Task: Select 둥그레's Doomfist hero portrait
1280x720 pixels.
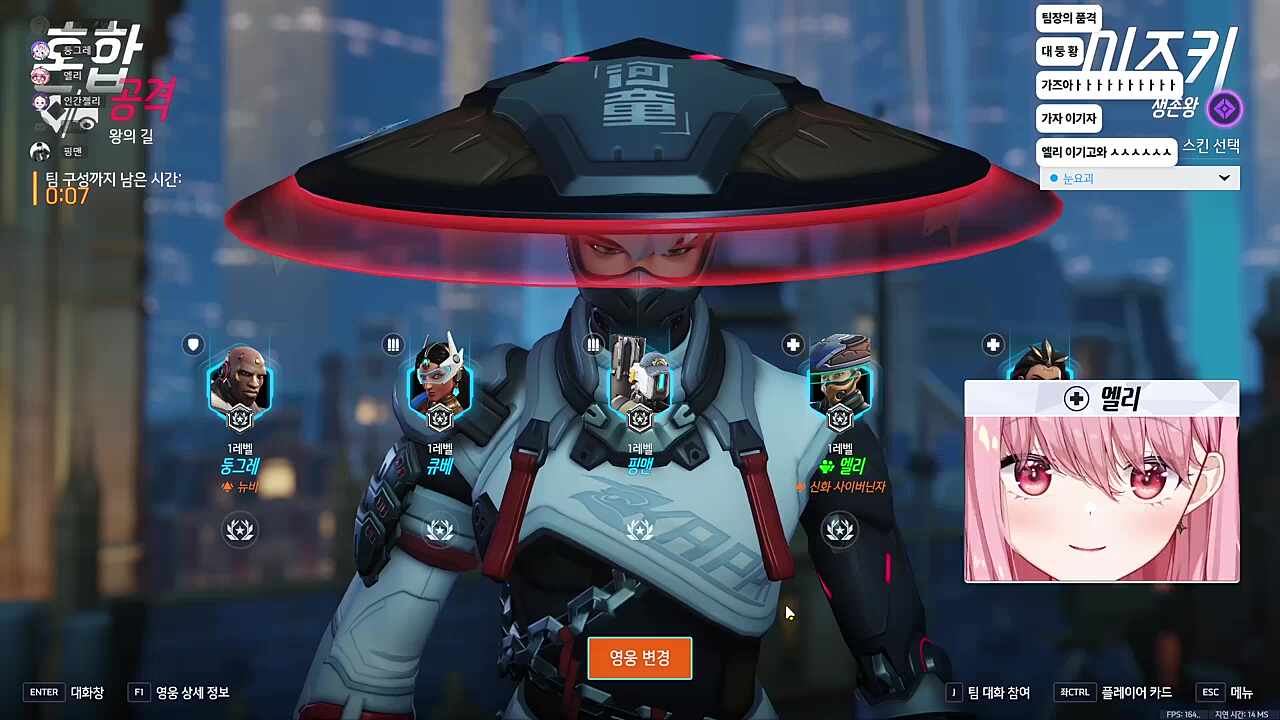Action: point(239,391)
